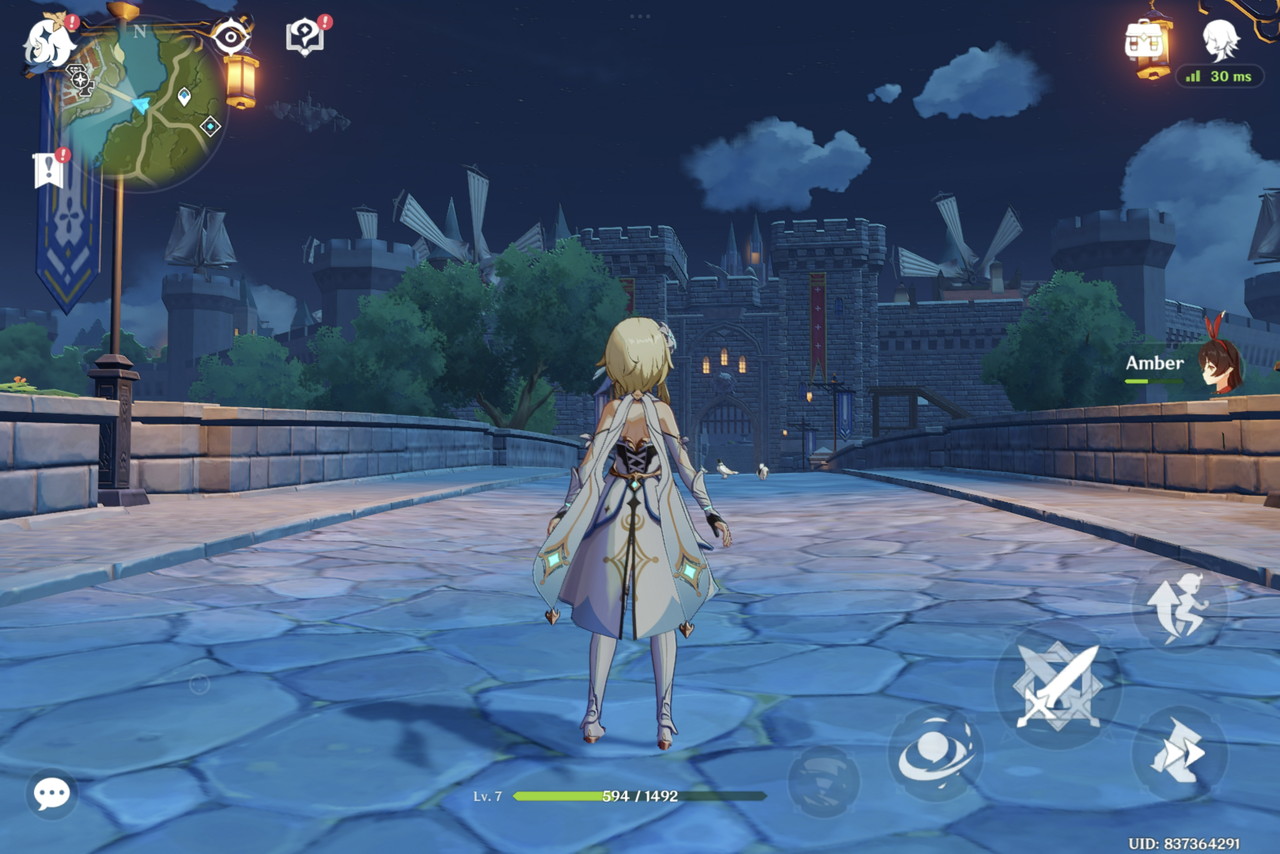Open the inventory backpack
The width and height of the screenshot is (1280, 854).
coord(1147,42)
